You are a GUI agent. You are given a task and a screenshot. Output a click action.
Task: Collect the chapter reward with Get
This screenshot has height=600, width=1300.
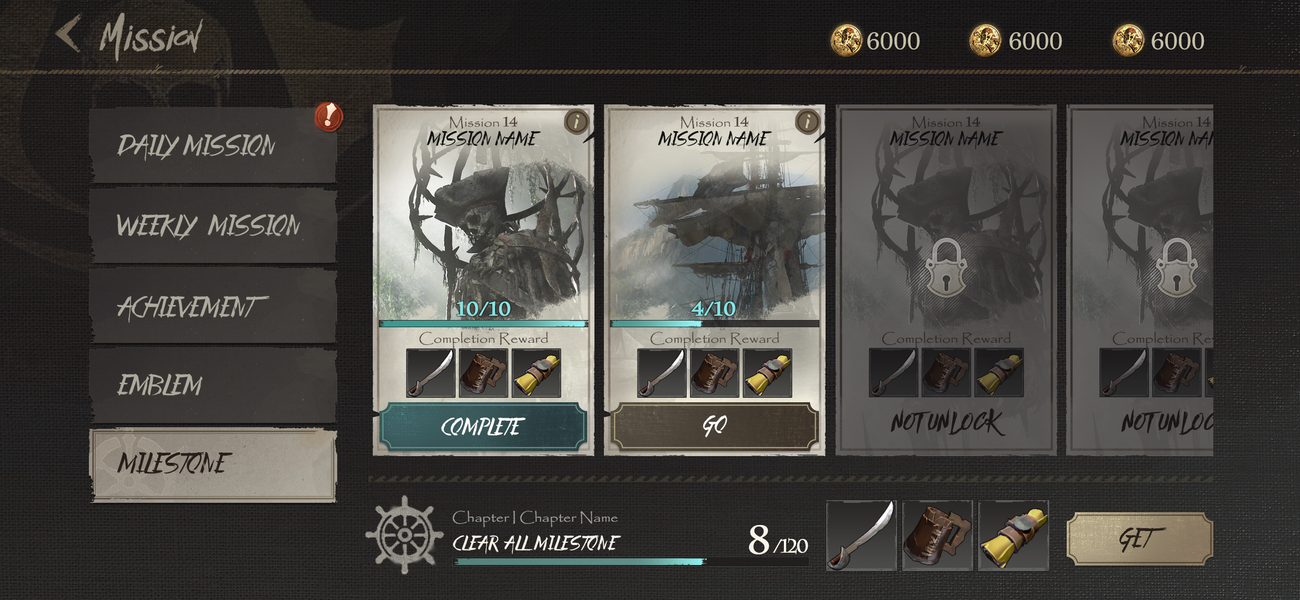point(1139,539)
